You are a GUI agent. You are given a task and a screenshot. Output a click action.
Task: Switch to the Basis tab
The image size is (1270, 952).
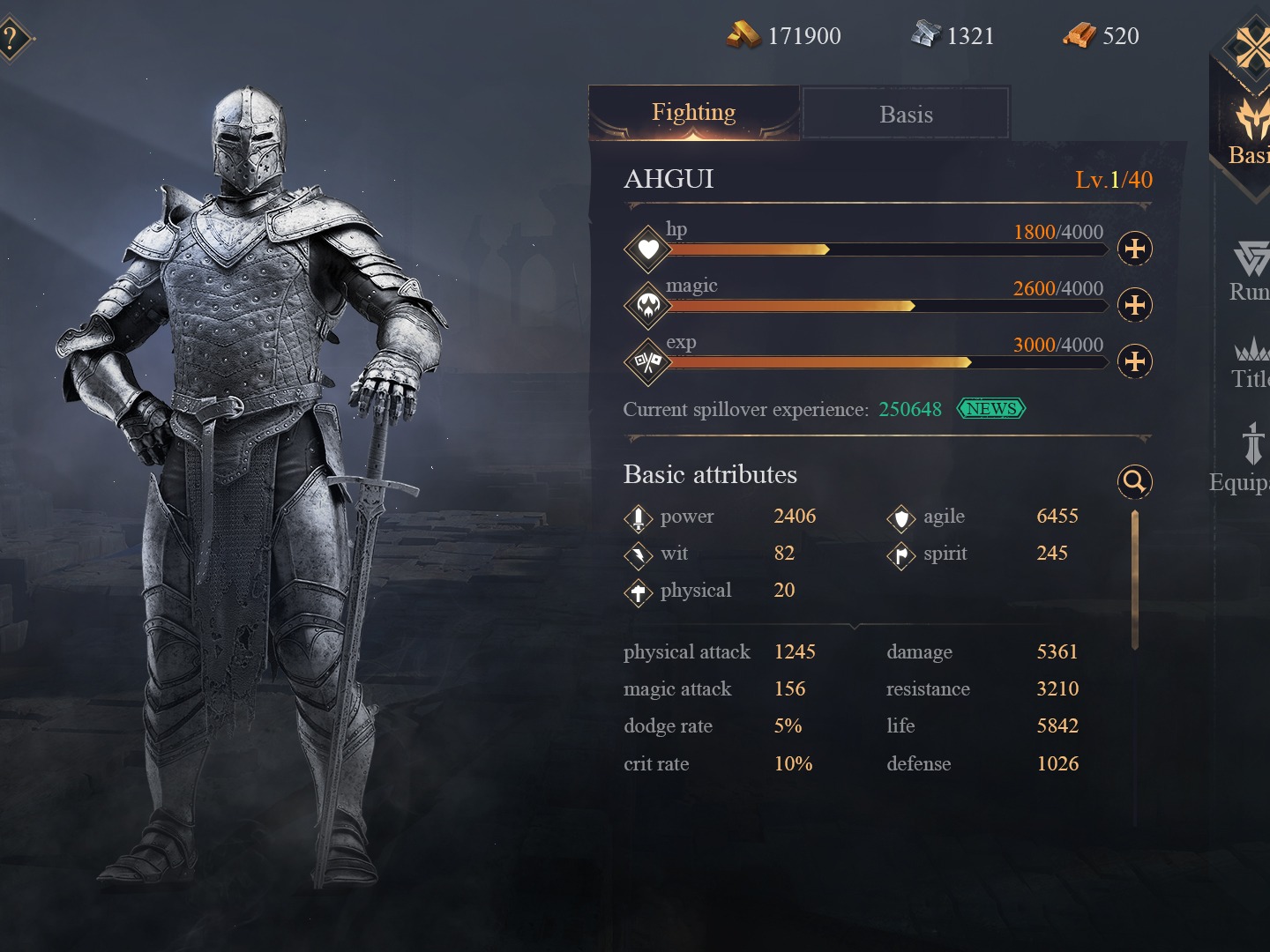(x=905, y=113)
